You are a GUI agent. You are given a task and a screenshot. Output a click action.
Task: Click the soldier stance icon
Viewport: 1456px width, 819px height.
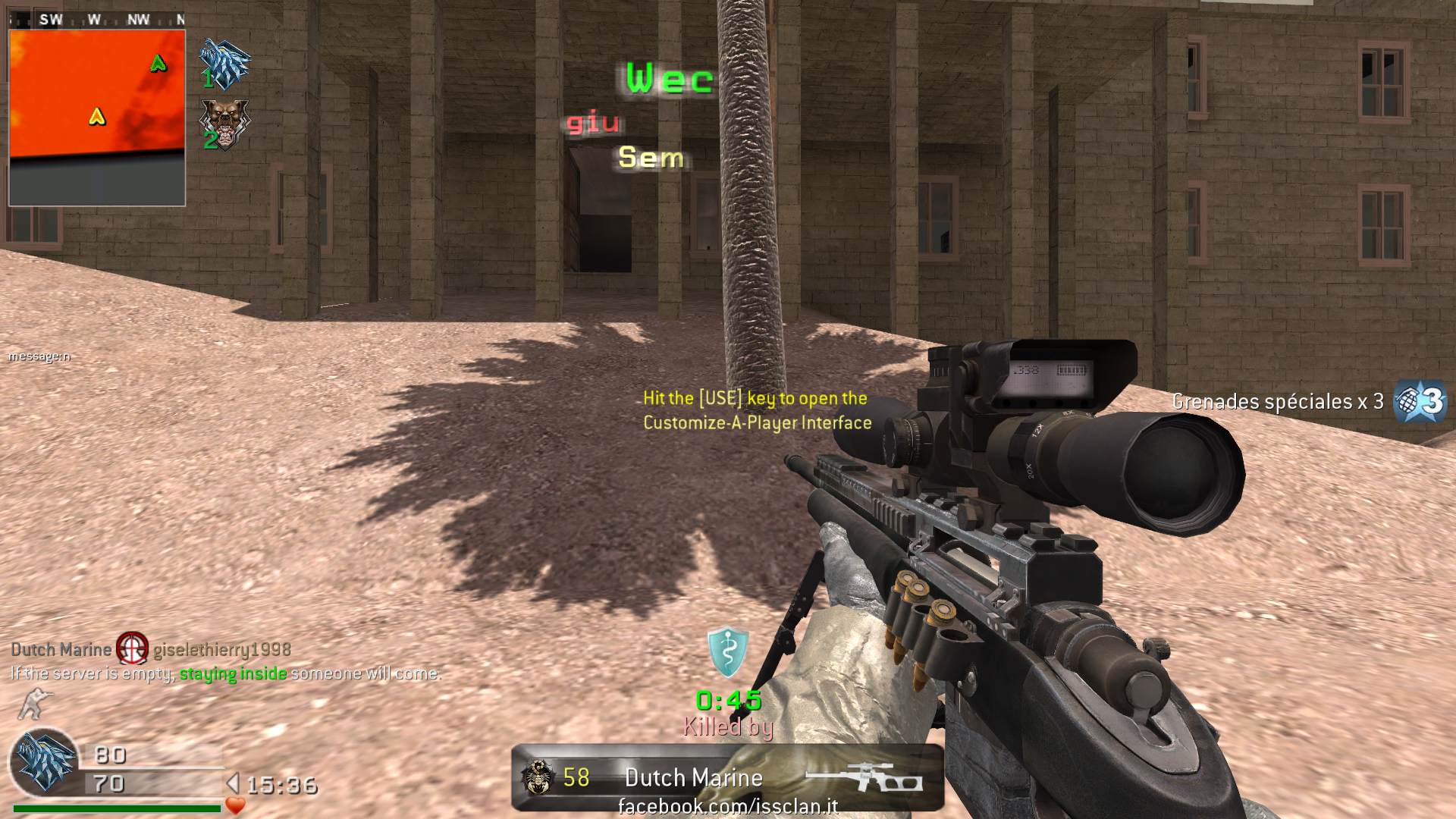click(33, 704)
